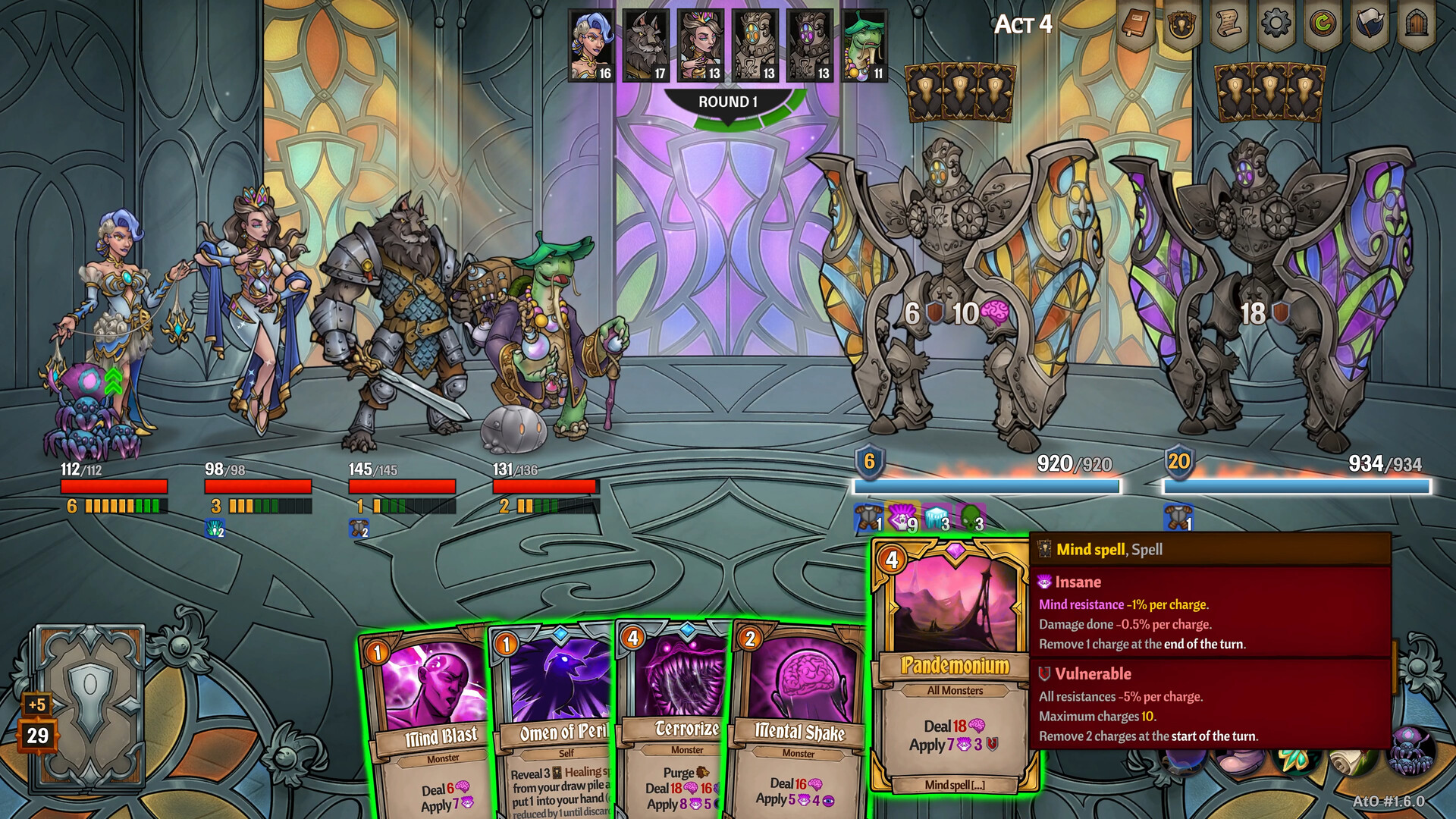Inspect the Insane status icon with 9 charges
The image size is (1456, 819).
(902, 518)
